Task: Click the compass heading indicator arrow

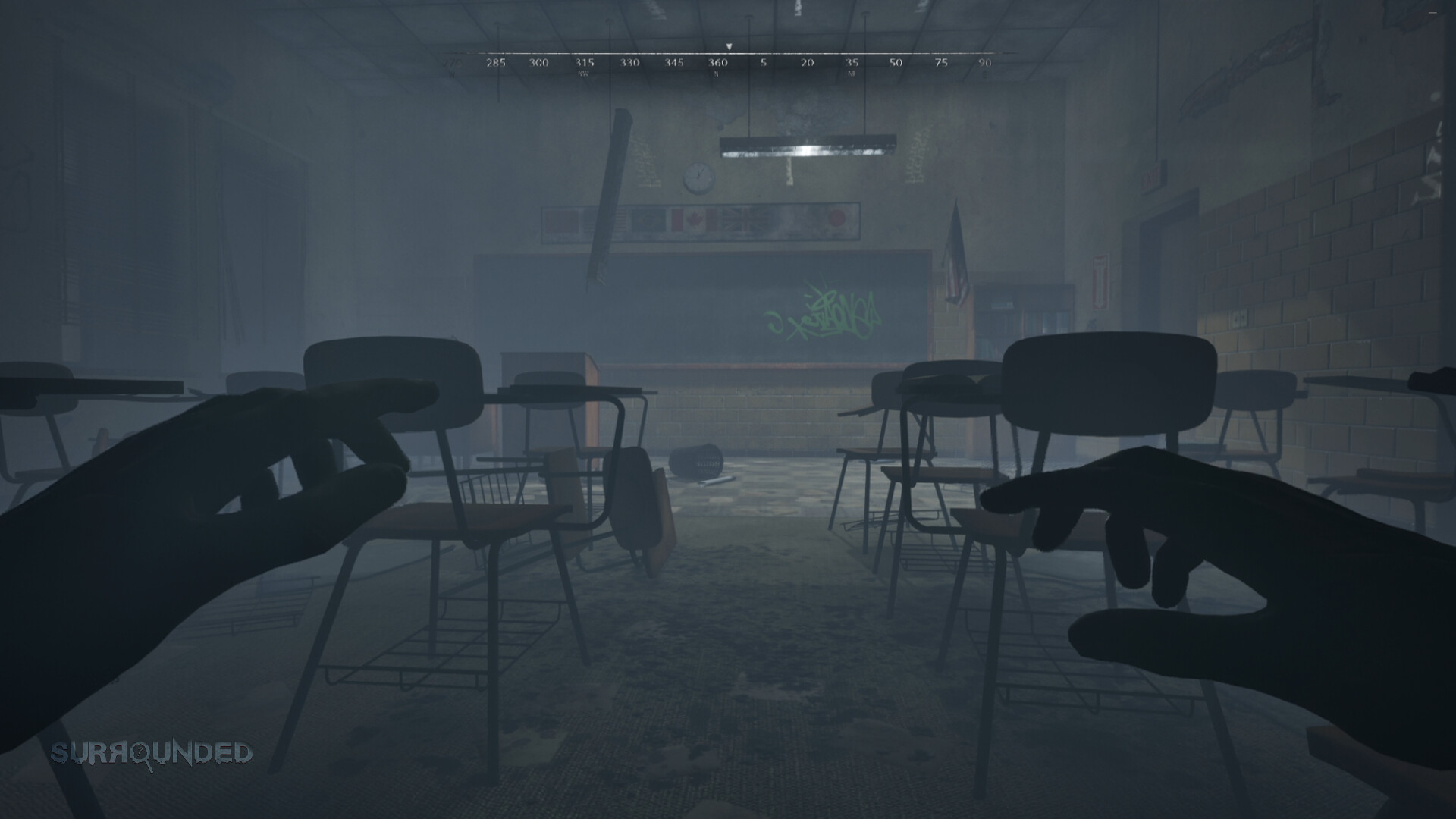Action: [730, 45]
